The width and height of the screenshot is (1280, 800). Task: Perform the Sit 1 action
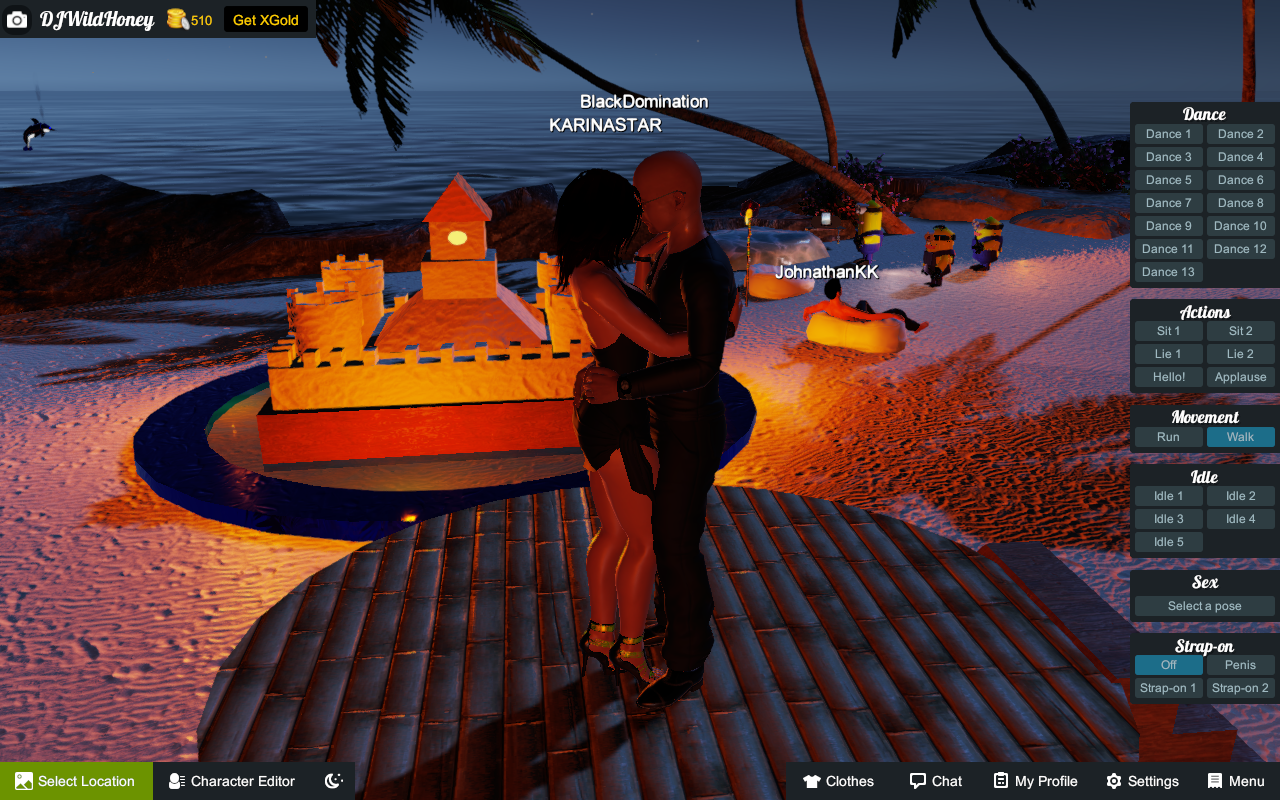1168,331
